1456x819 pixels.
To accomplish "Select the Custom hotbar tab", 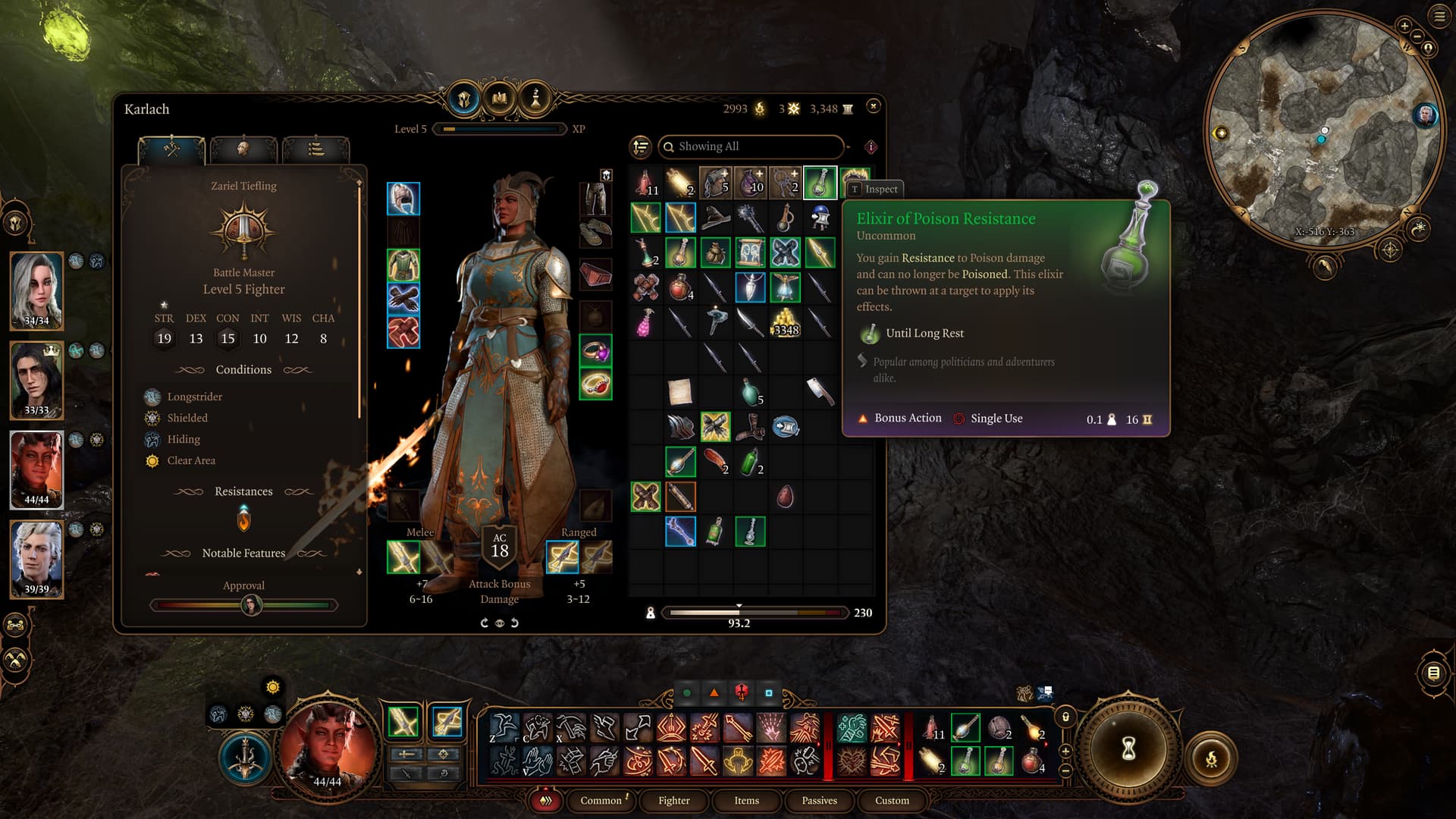I will point(892,800).
